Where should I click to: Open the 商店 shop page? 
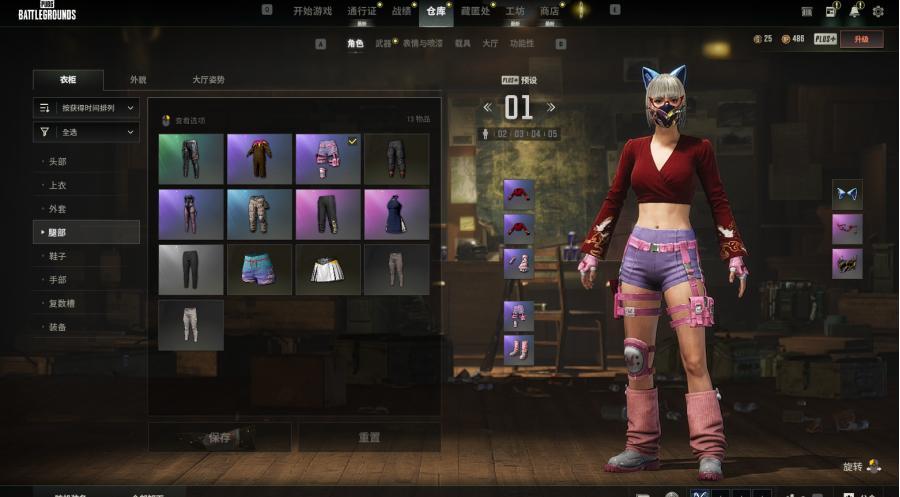pyautogui.click(x=549, y=11)
